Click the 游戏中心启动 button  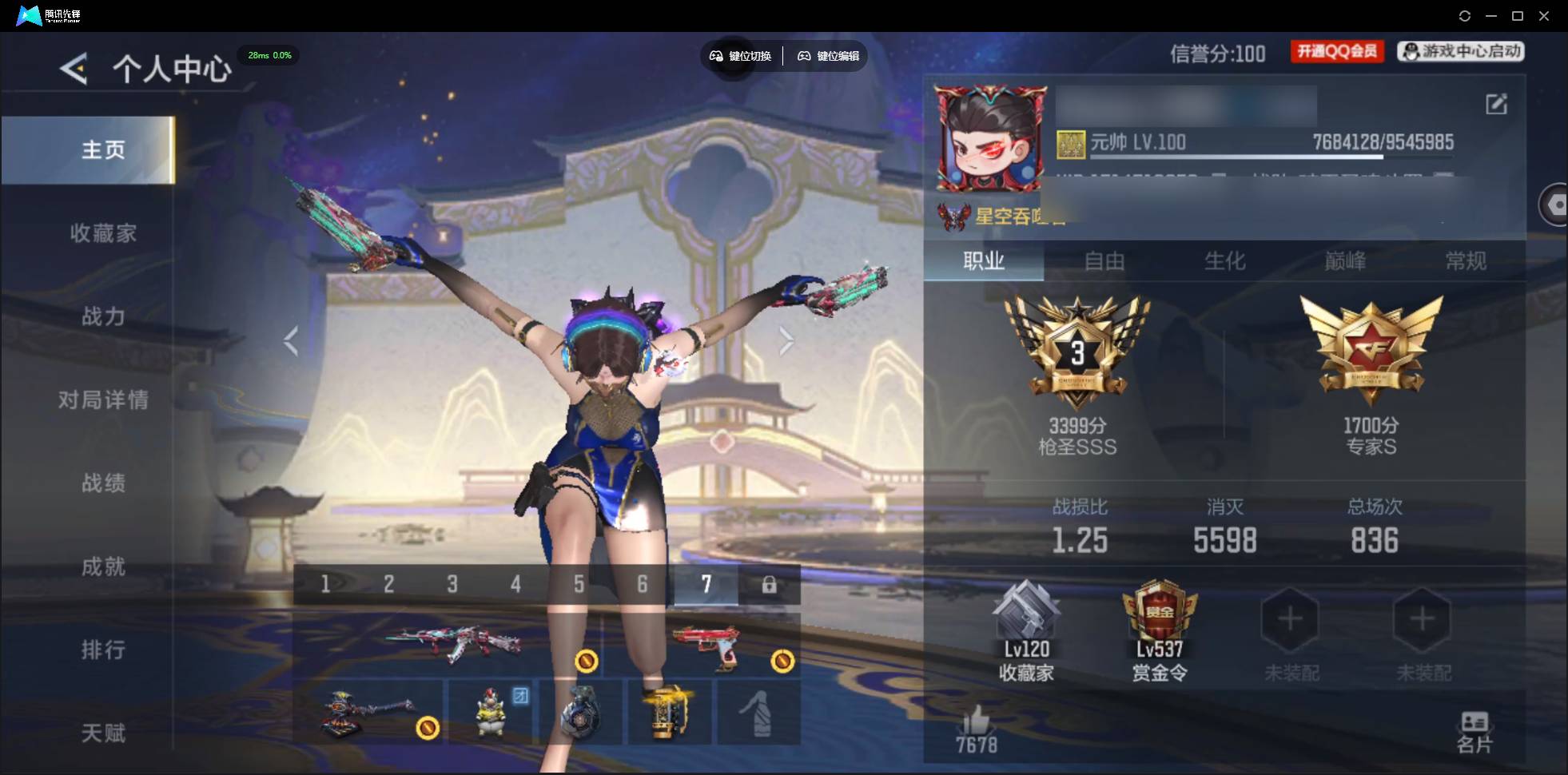click(x=1461, y=52)
